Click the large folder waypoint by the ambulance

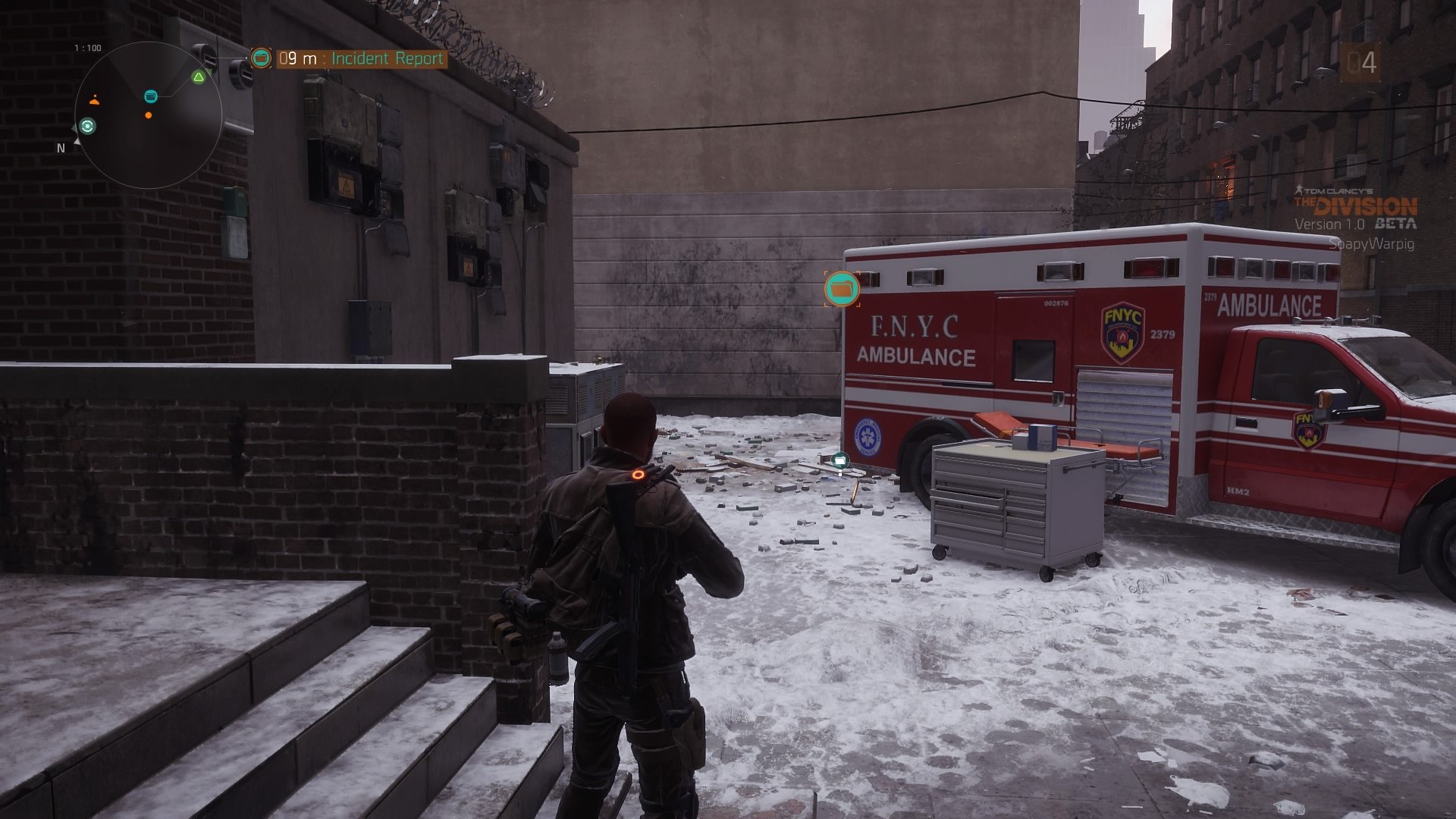coord(842,289)
